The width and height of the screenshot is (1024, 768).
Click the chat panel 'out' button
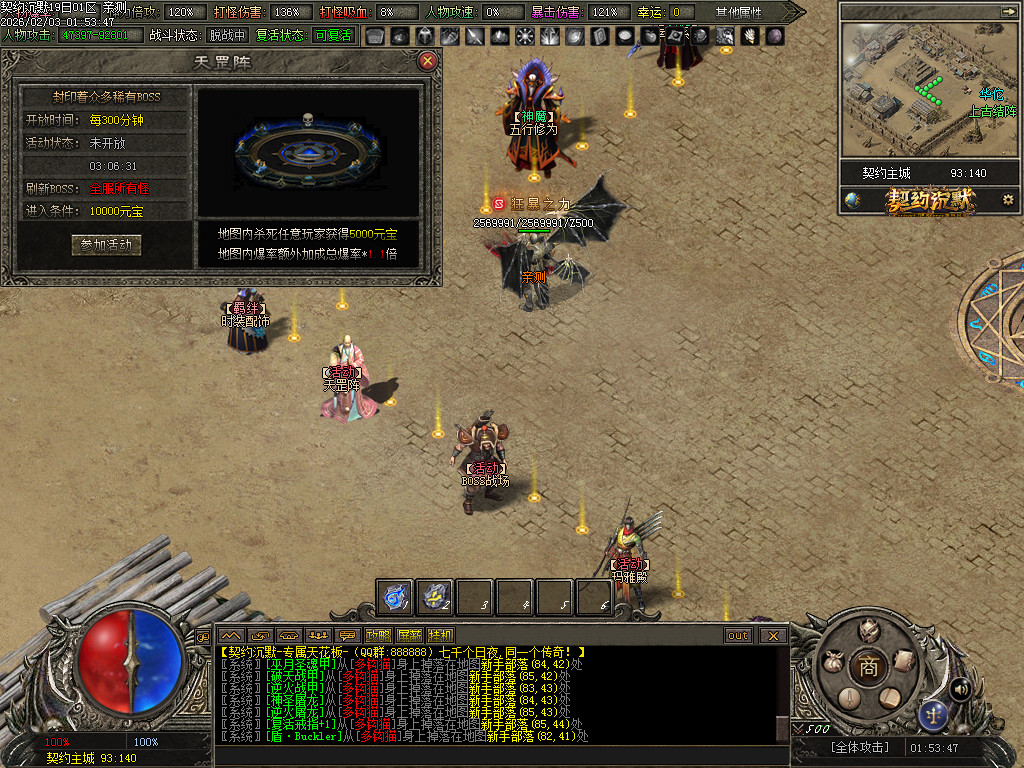pyautogui.click(x=738, y=635)
